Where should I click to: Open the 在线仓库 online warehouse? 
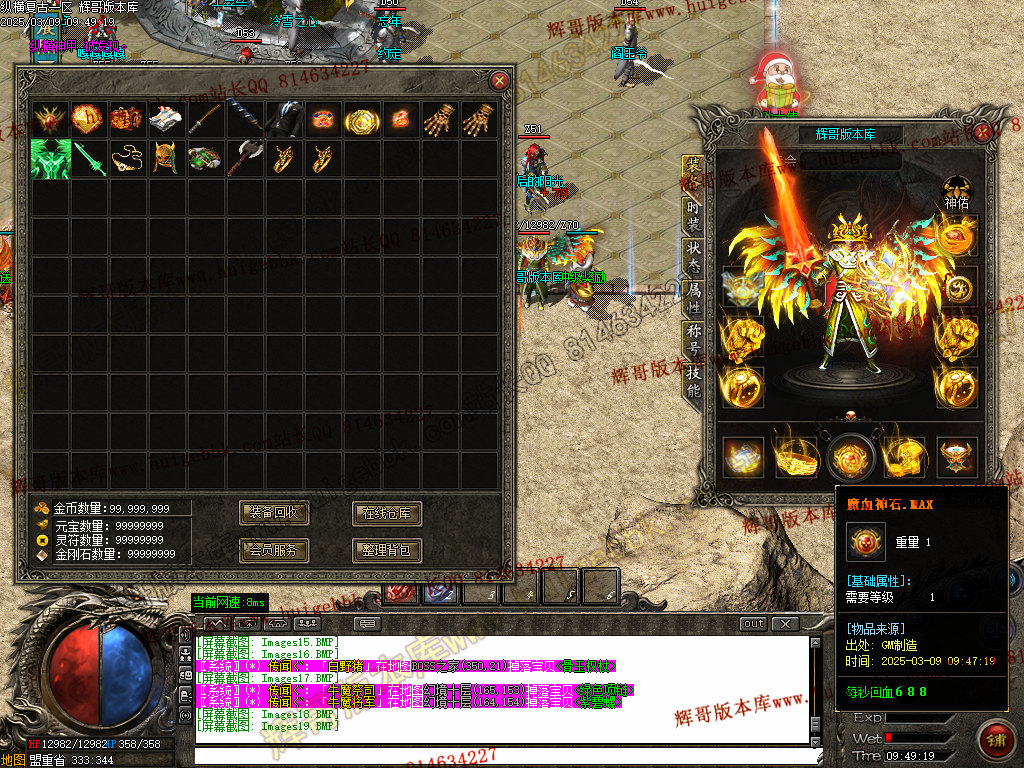click(x=387, y=514)
